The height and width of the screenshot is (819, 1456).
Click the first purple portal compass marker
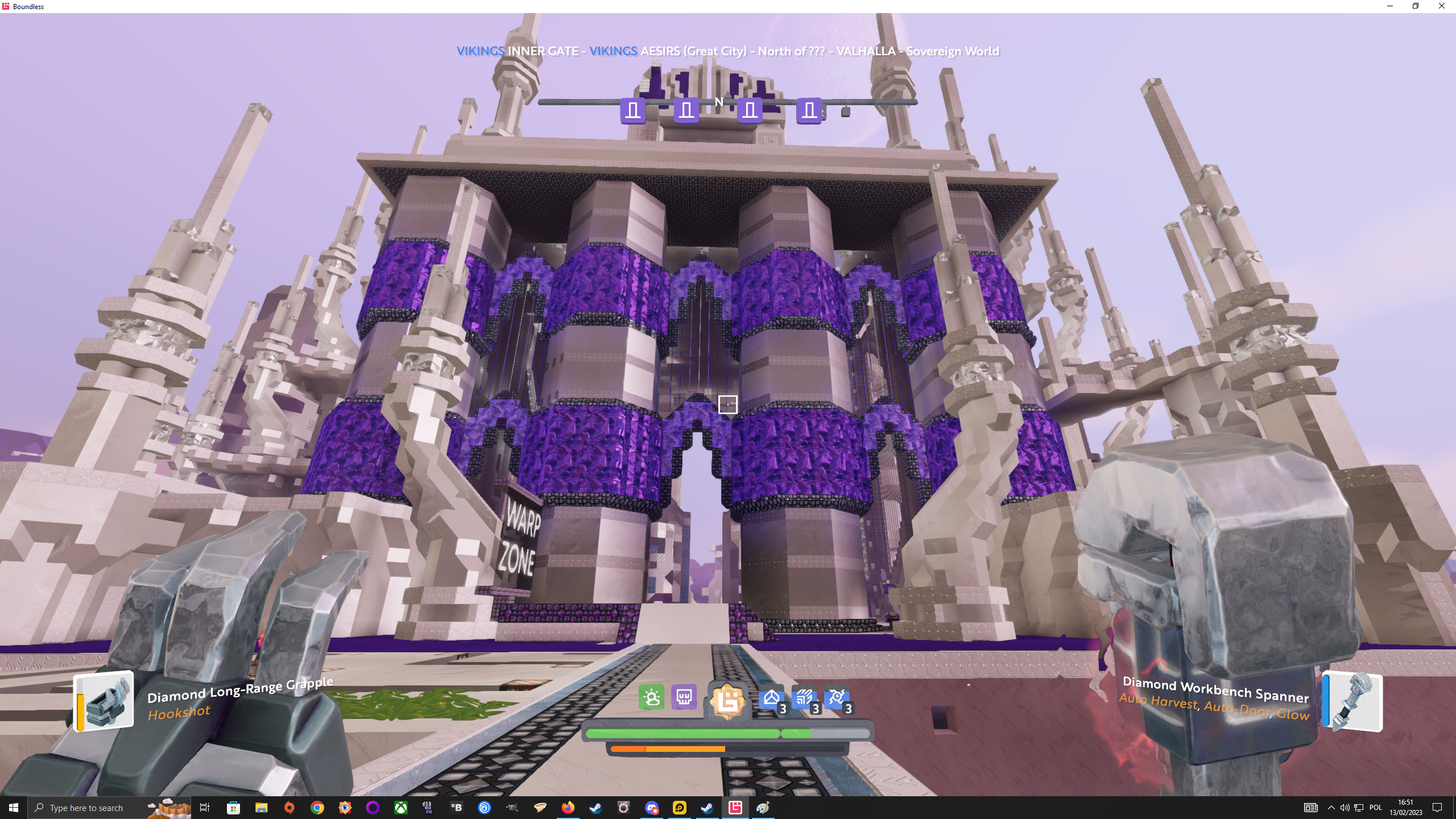pos(633,110)
